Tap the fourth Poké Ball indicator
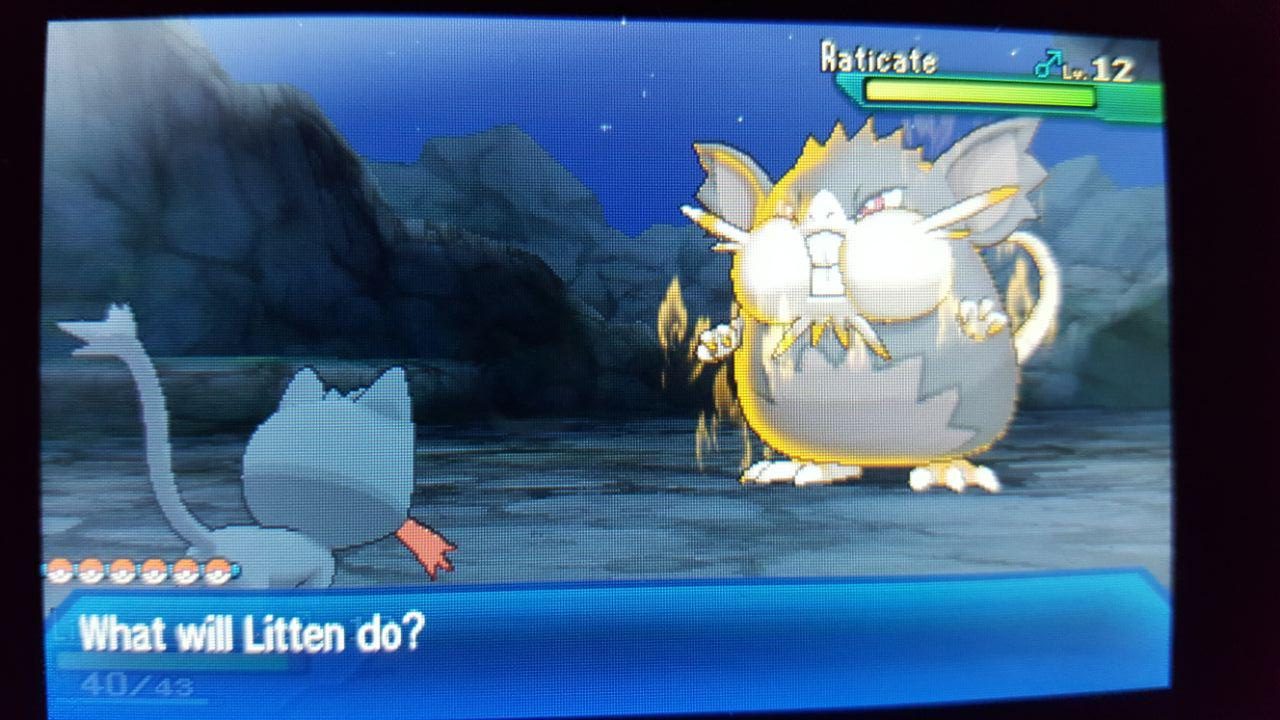The width and height of the screenshot is (1280, 720). tap(152, 572)
